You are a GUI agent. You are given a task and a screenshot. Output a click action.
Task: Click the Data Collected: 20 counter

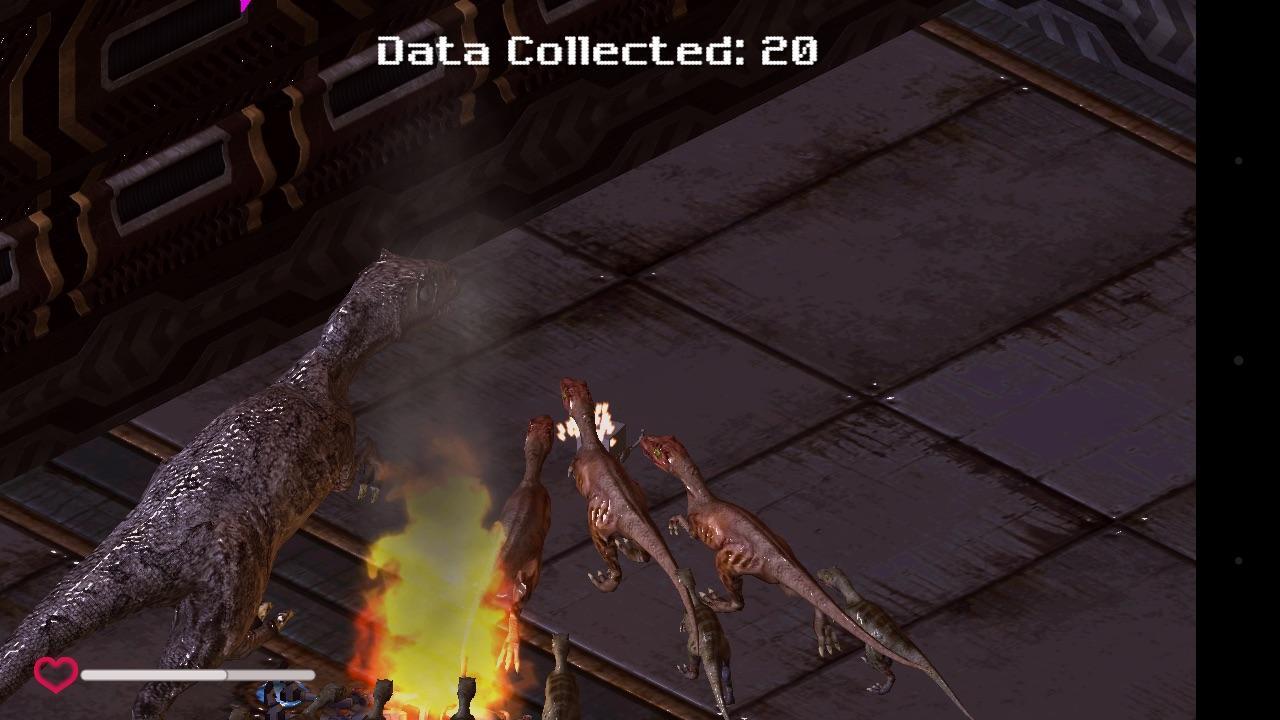point(597,50)
